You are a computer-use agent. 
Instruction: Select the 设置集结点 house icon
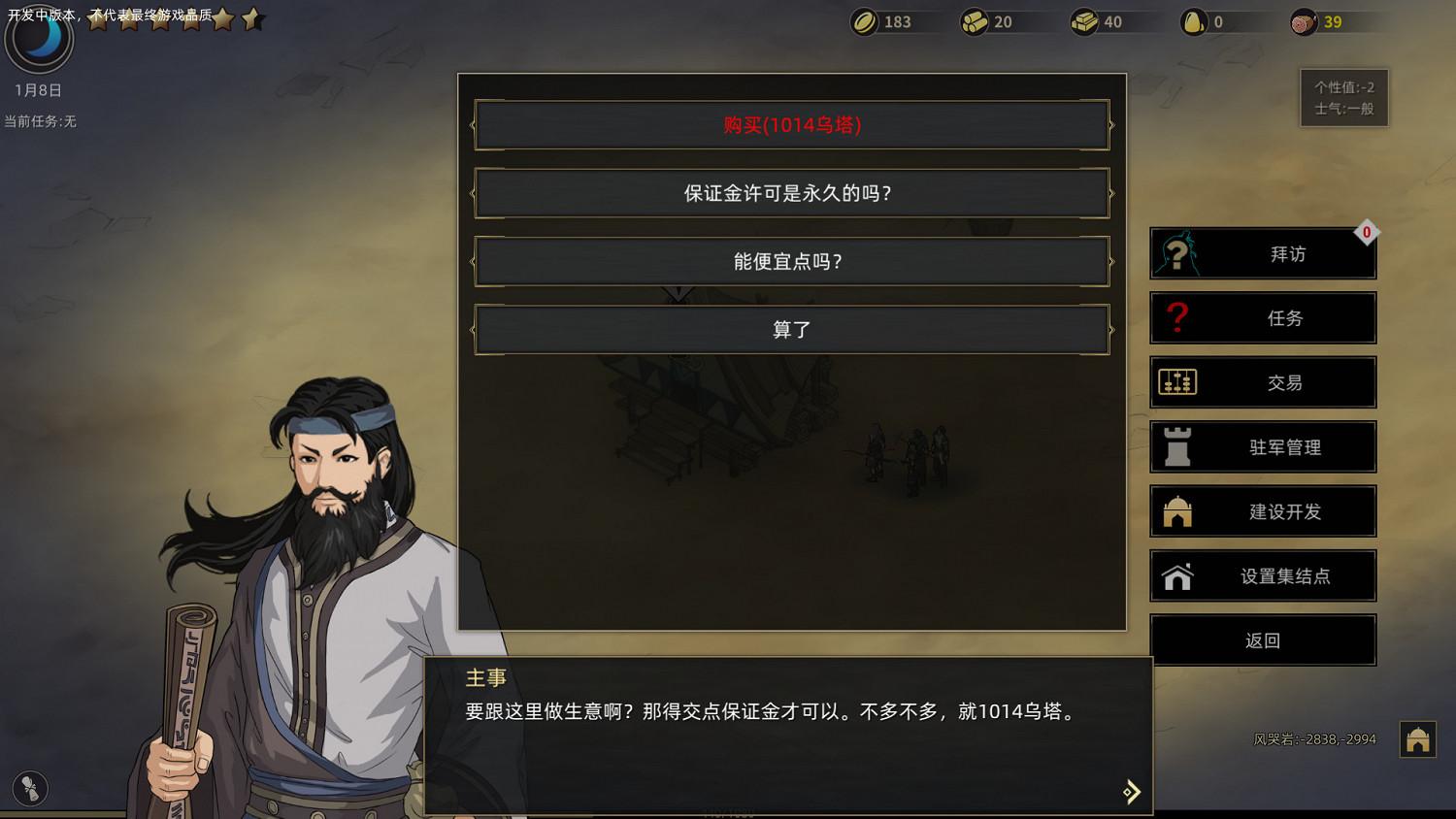(1177, 575)
